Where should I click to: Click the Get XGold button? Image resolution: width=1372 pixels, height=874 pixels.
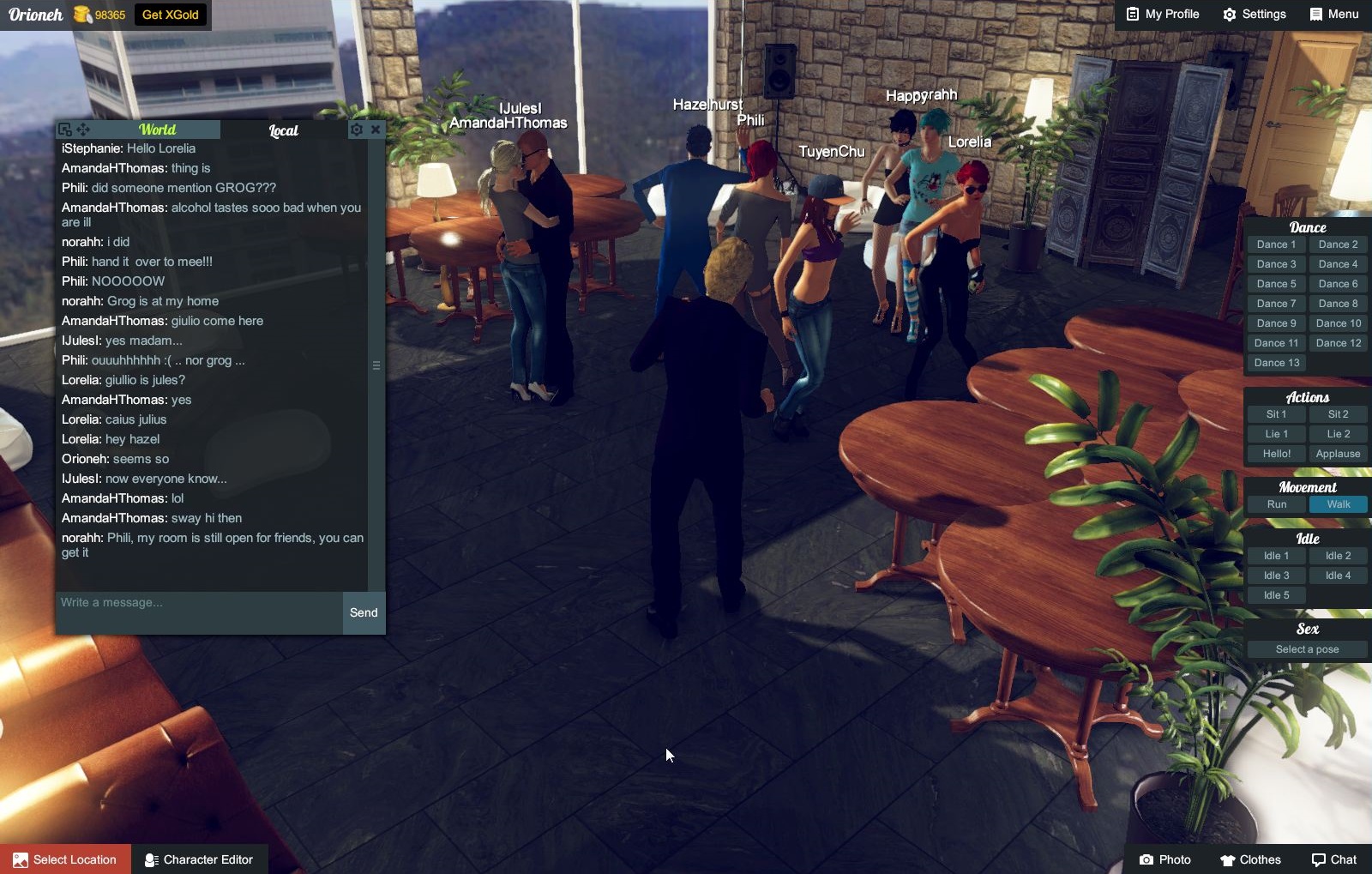[x=170, y=15]
